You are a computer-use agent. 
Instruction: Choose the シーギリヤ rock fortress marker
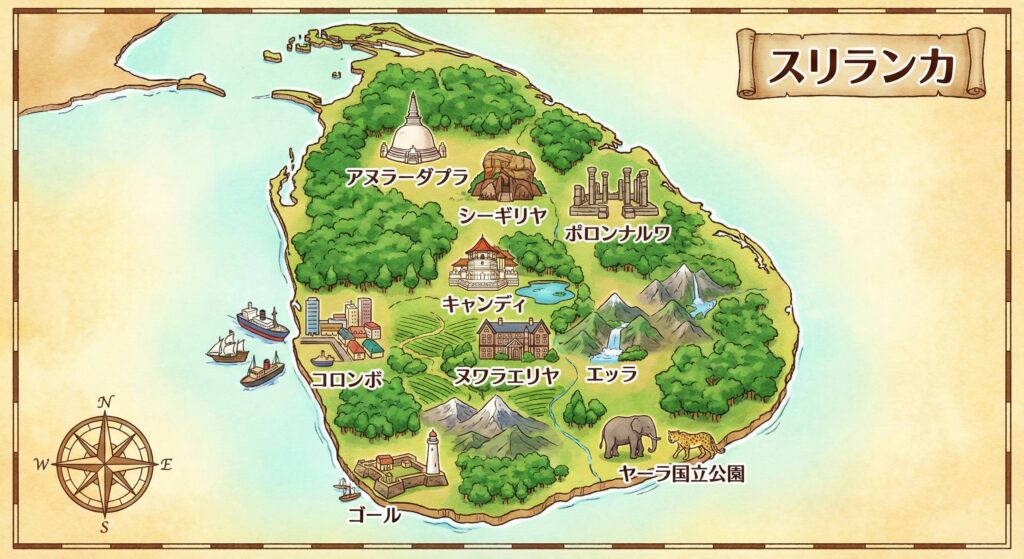pos(507,176)
